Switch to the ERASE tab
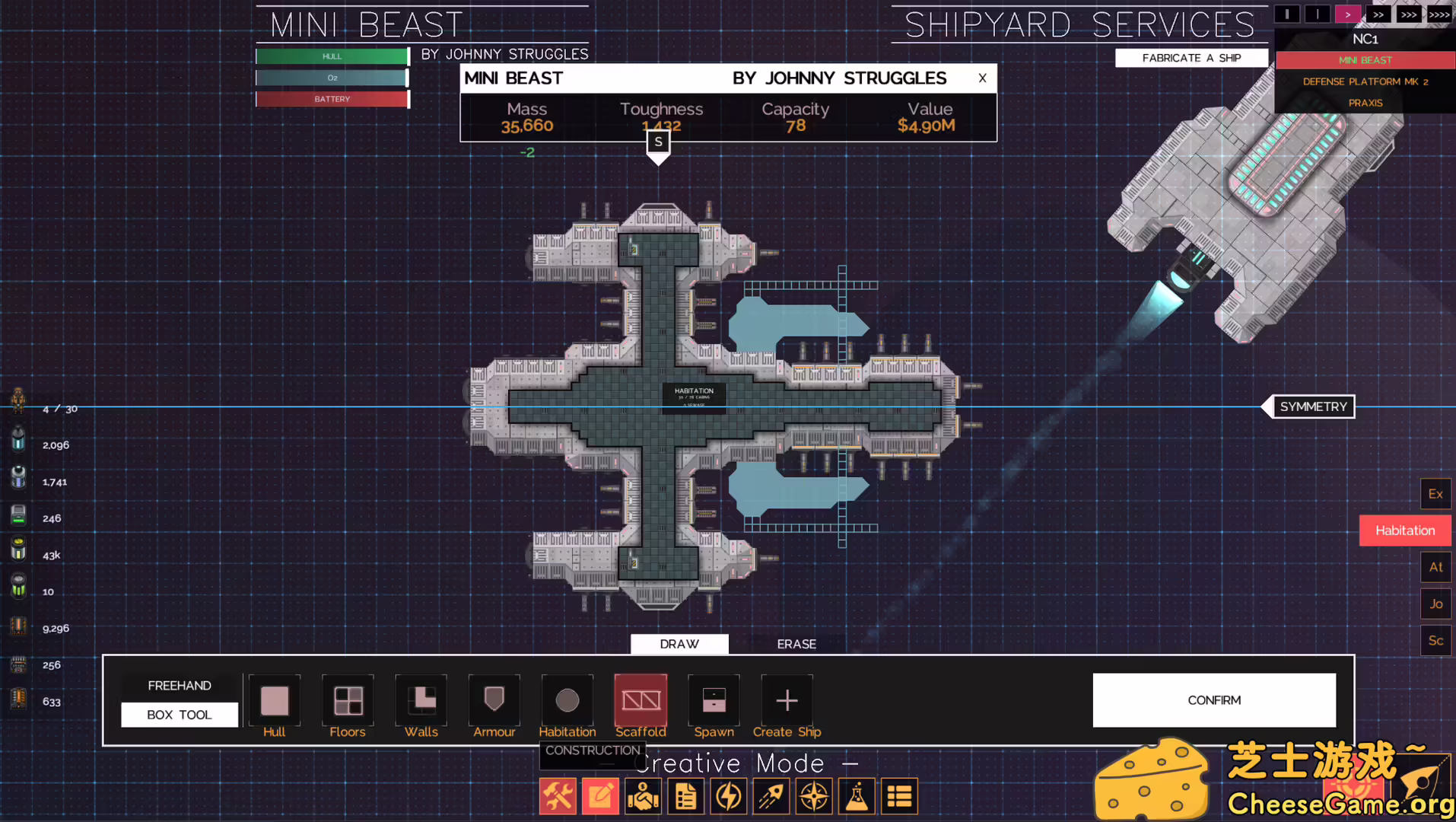This screenshot has width=1456, height=822. (796, 644)
